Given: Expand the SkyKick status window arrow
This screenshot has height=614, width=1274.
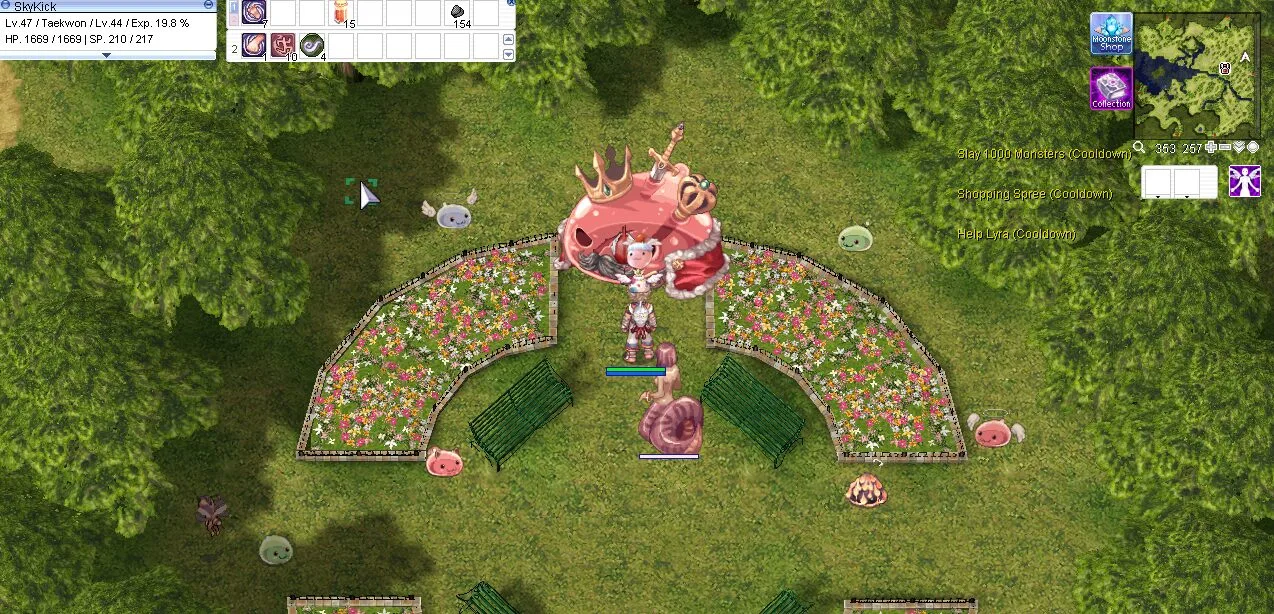Looking at the screenshot, I should pos(107,56).
